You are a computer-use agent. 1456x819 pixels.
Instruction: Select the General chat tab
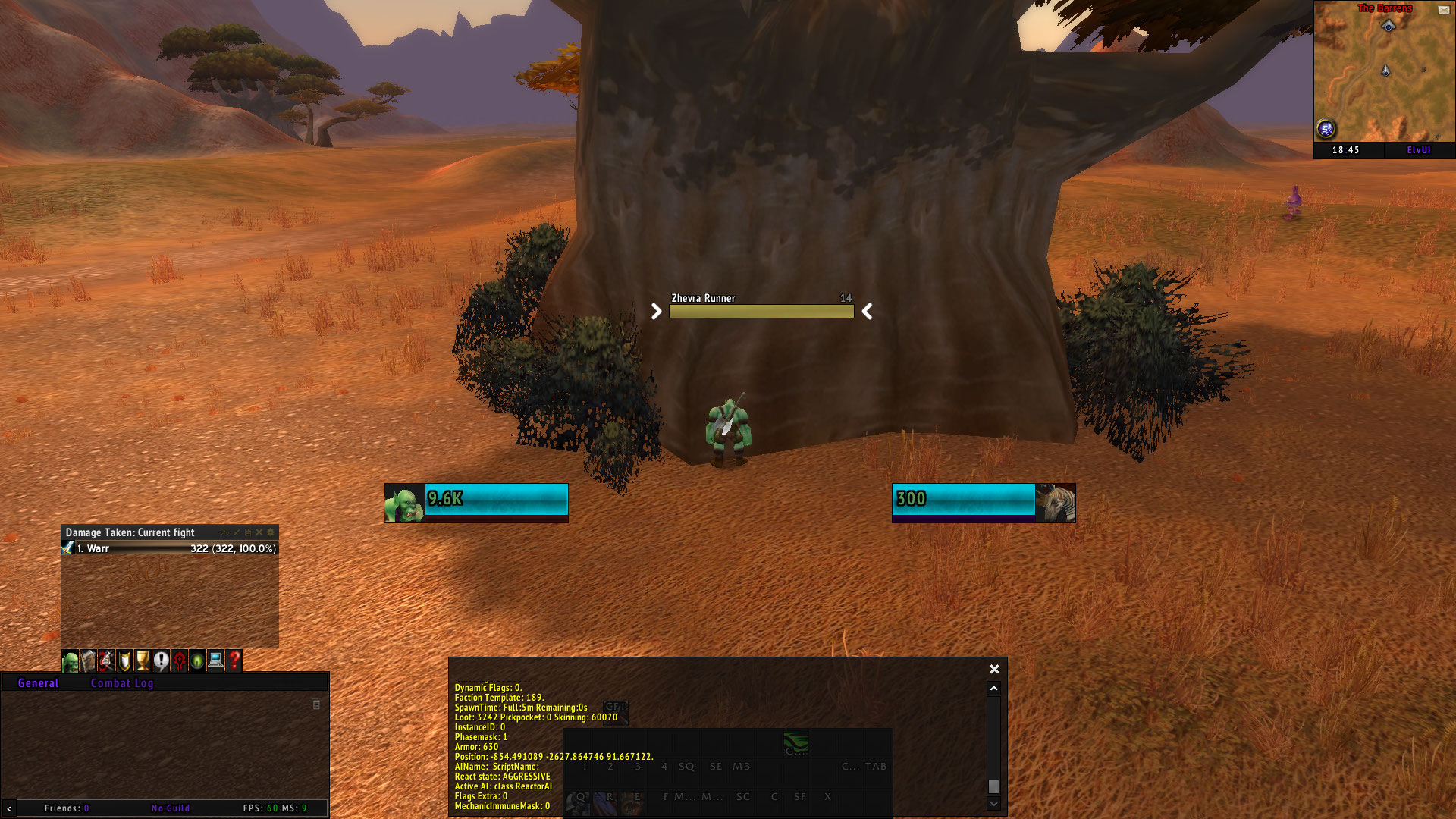[x=38, y=683]
